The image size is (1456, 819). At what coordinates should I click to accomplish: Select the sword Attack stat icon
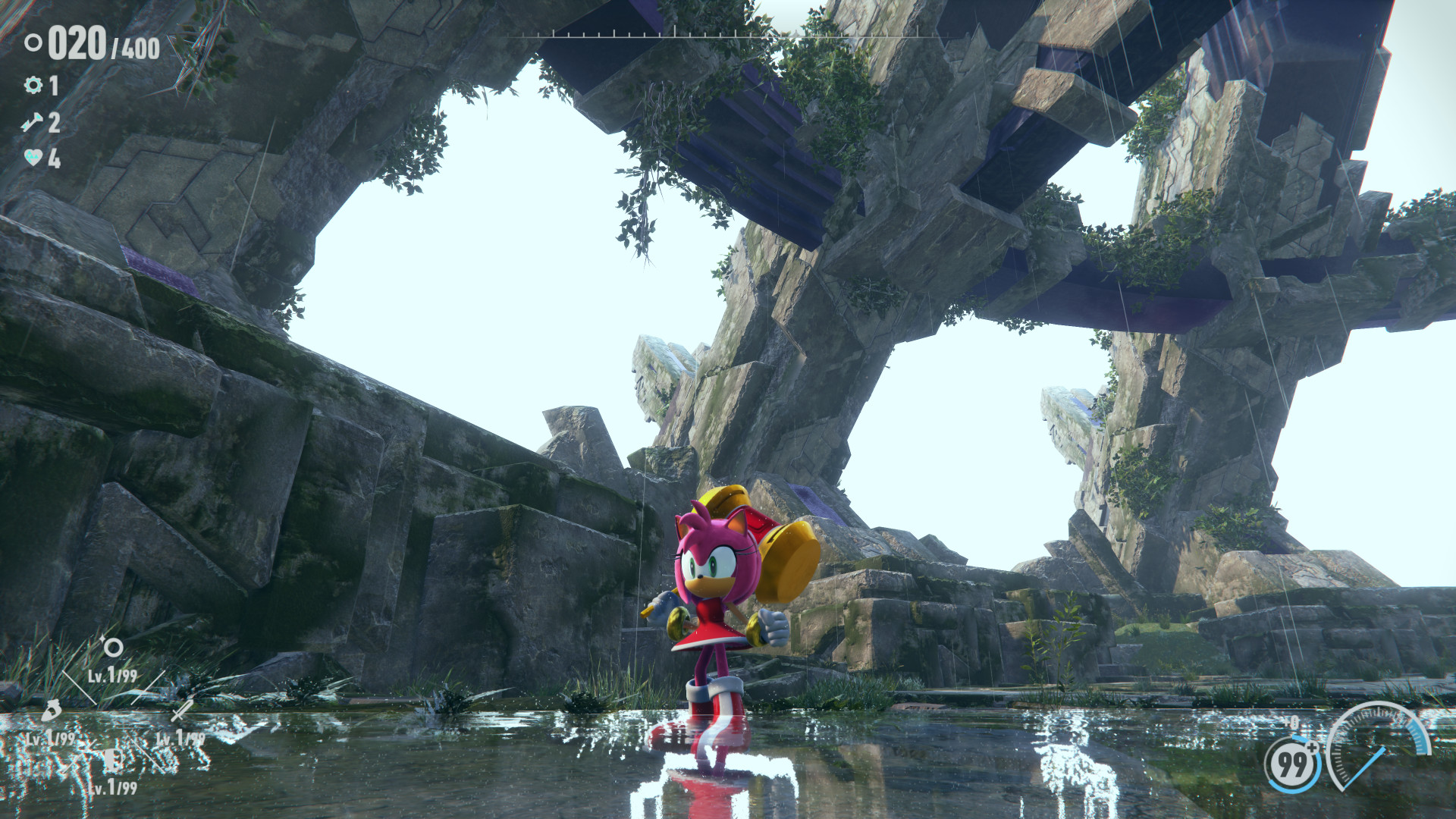(x=180, y=711)
